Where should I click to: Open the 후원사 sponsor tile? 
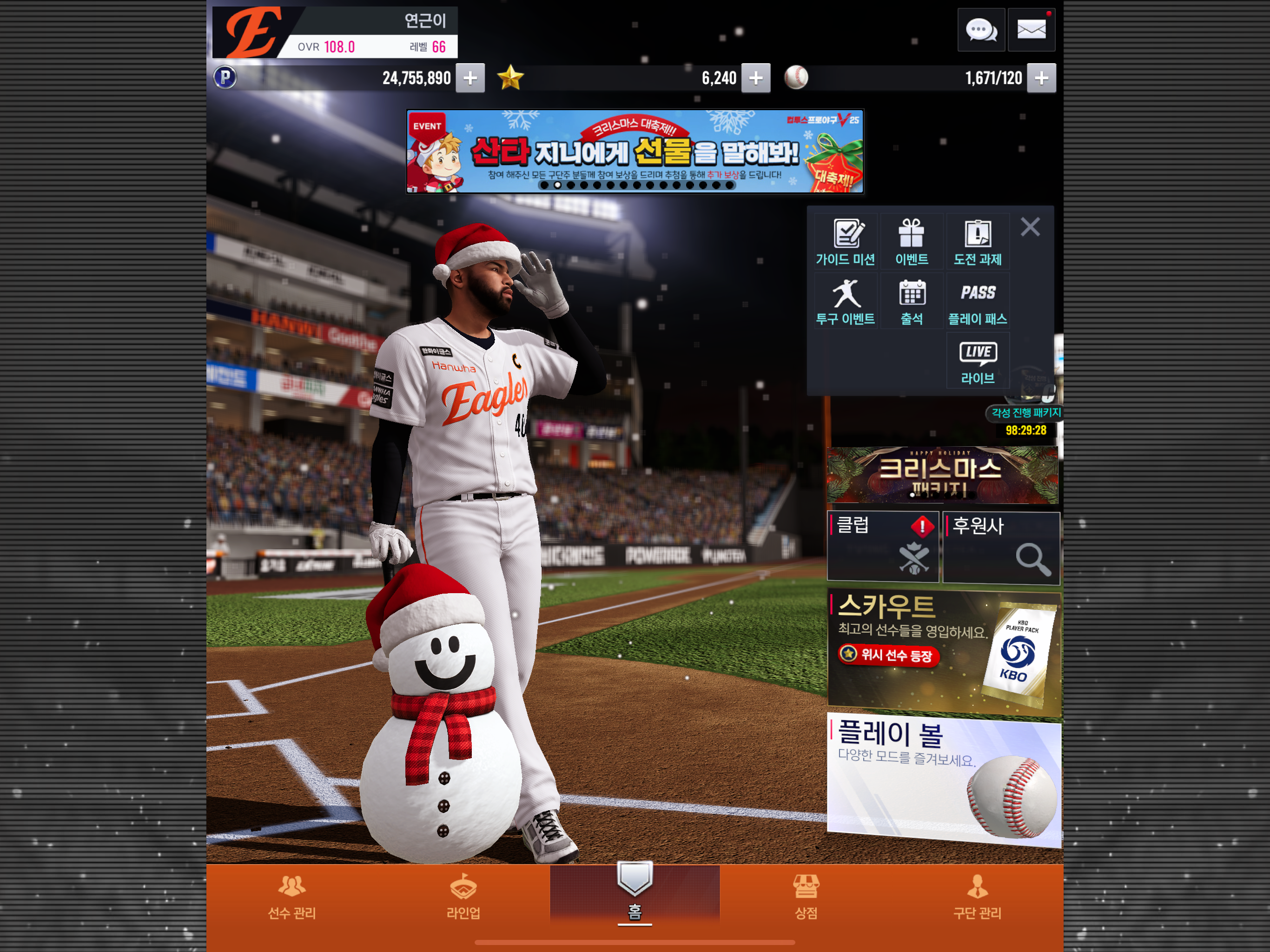[x=1001, y=548]
